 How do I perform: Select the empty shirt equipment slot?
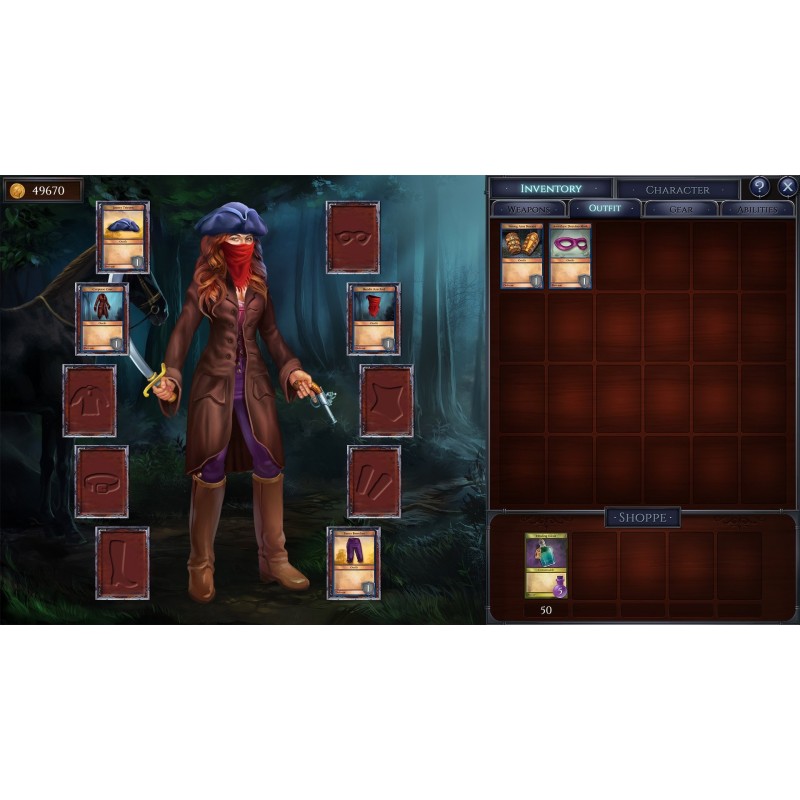click(x=89, y=400)
